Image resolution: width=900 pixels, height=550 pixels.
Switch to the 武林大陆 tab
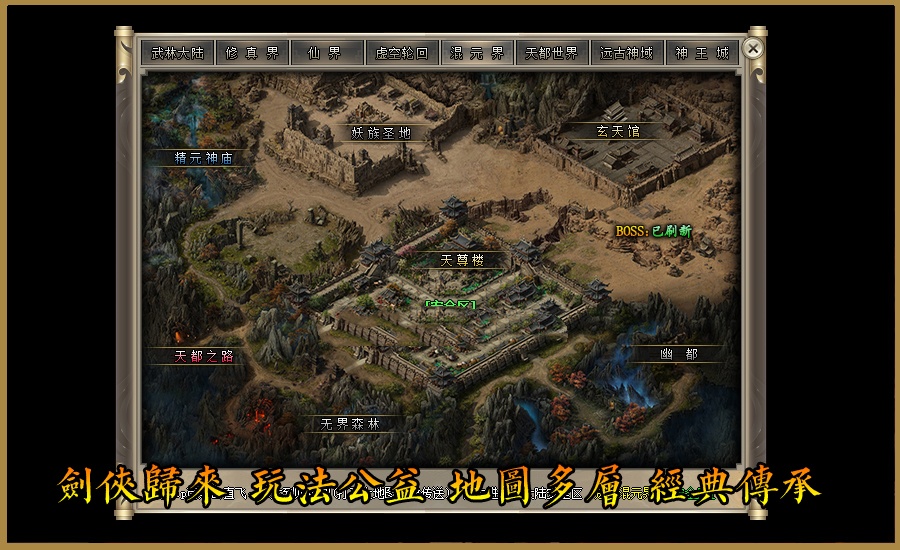coord(177,53)
